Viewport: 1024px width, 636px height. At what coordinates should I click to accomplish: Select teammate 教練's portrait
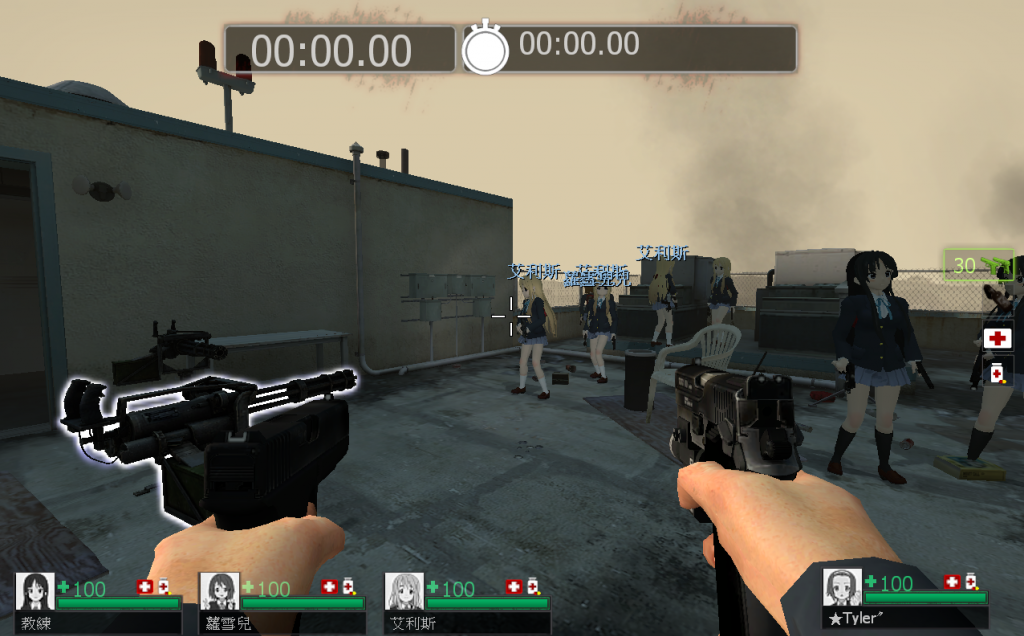(35, 591)
